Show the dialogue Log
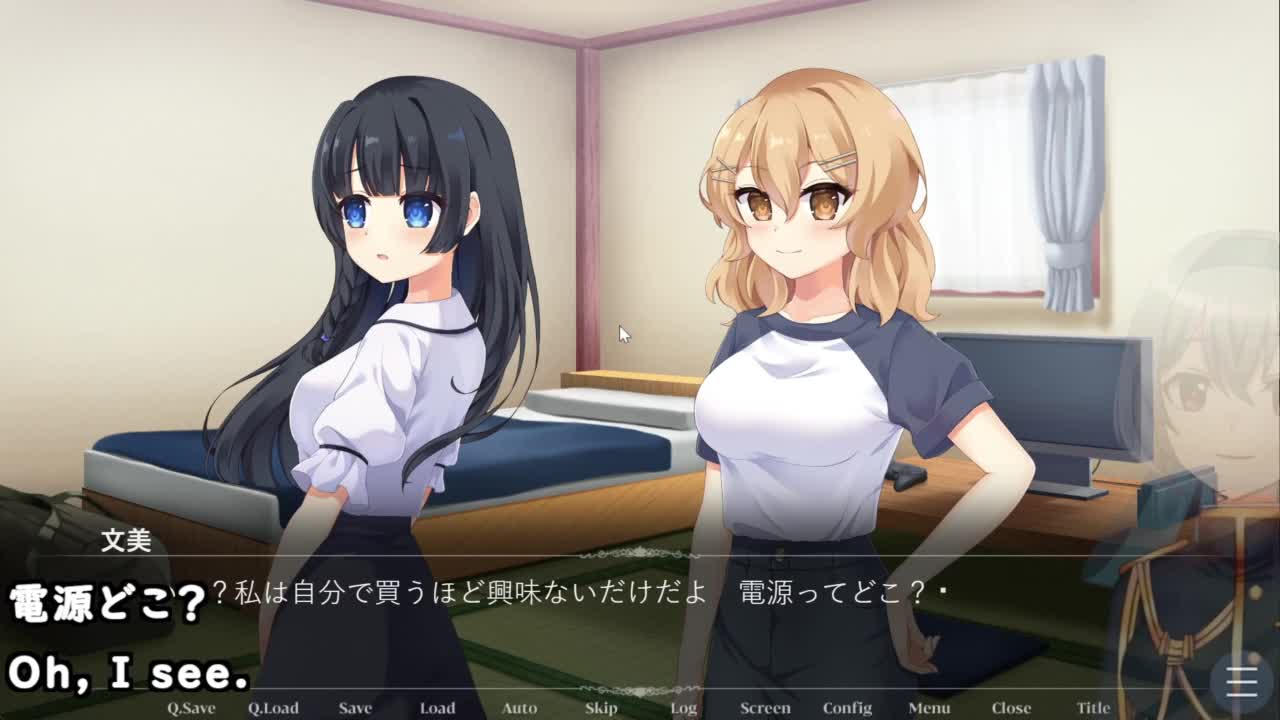 pyautogui.click(x=684, y=708)
